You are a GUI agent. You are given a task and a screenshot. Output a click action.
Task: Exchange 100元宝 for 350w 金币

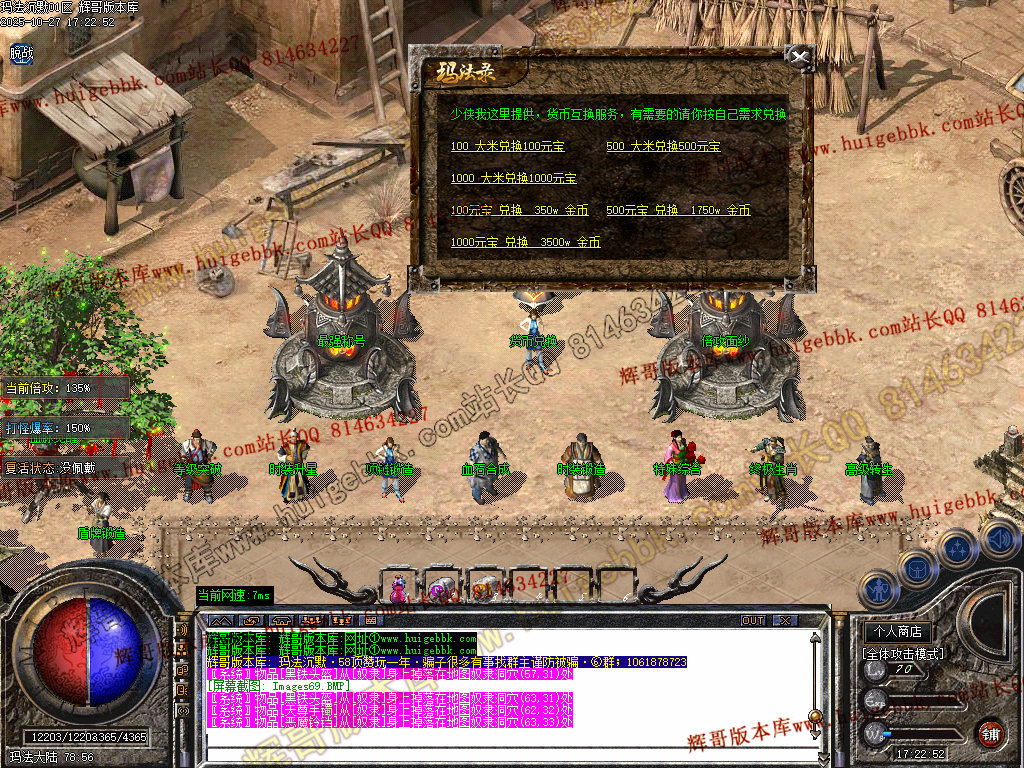pyautogui.click(x=519, y=210)
